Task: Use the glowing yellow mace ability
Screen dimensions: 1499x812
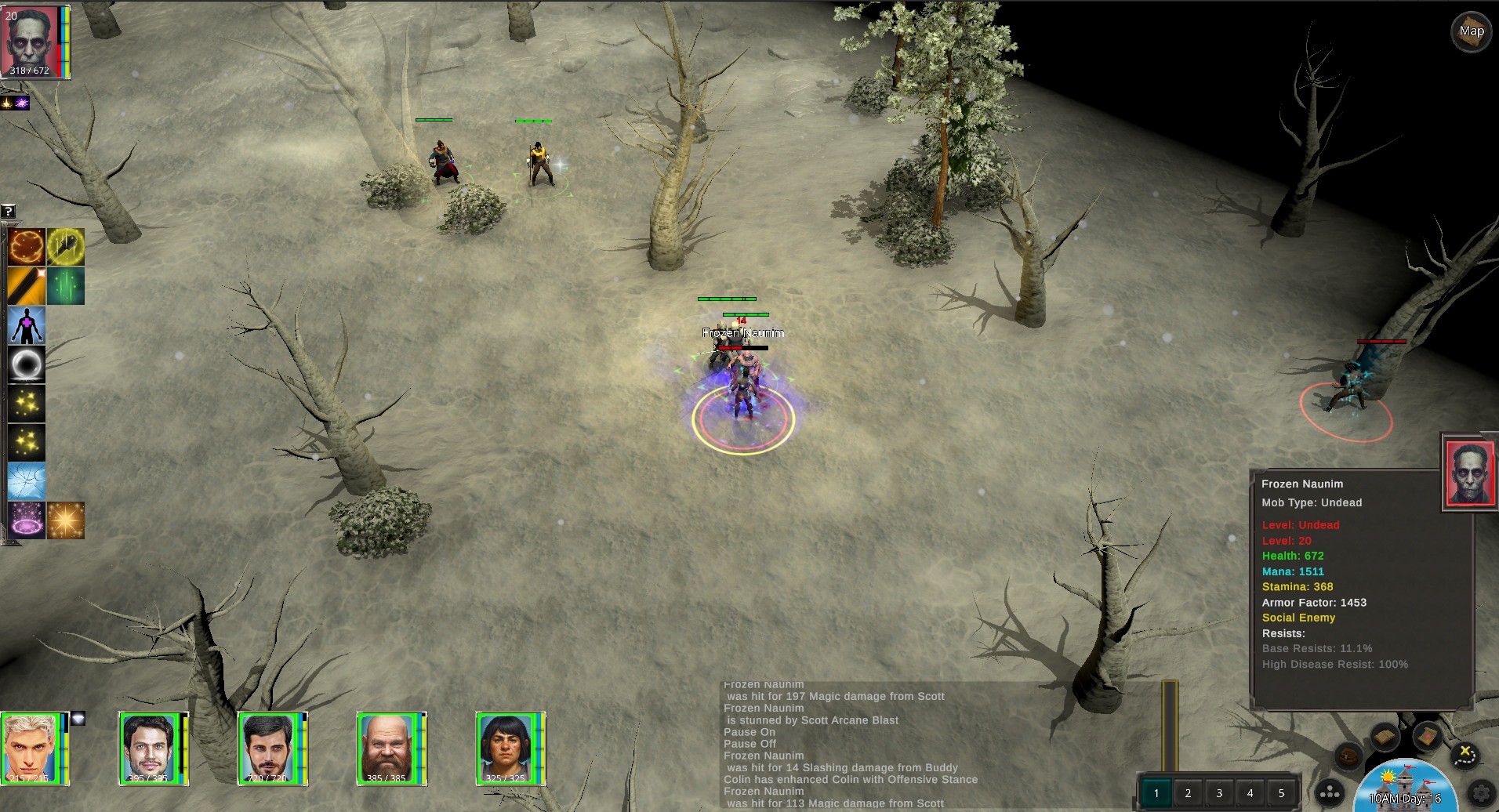Action: click(x=66, y=247)
